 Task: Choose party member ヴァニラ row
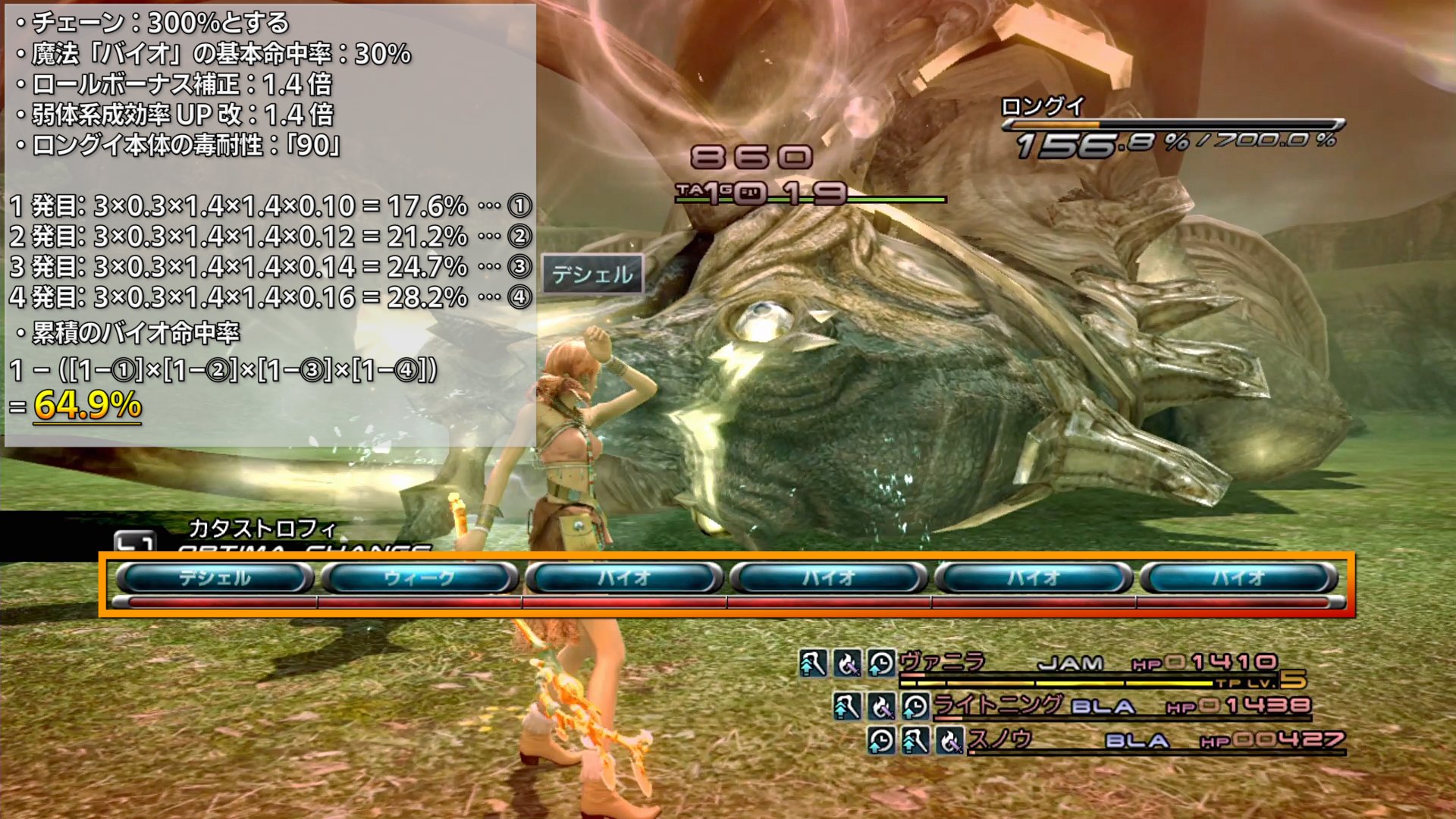[942, 663]
